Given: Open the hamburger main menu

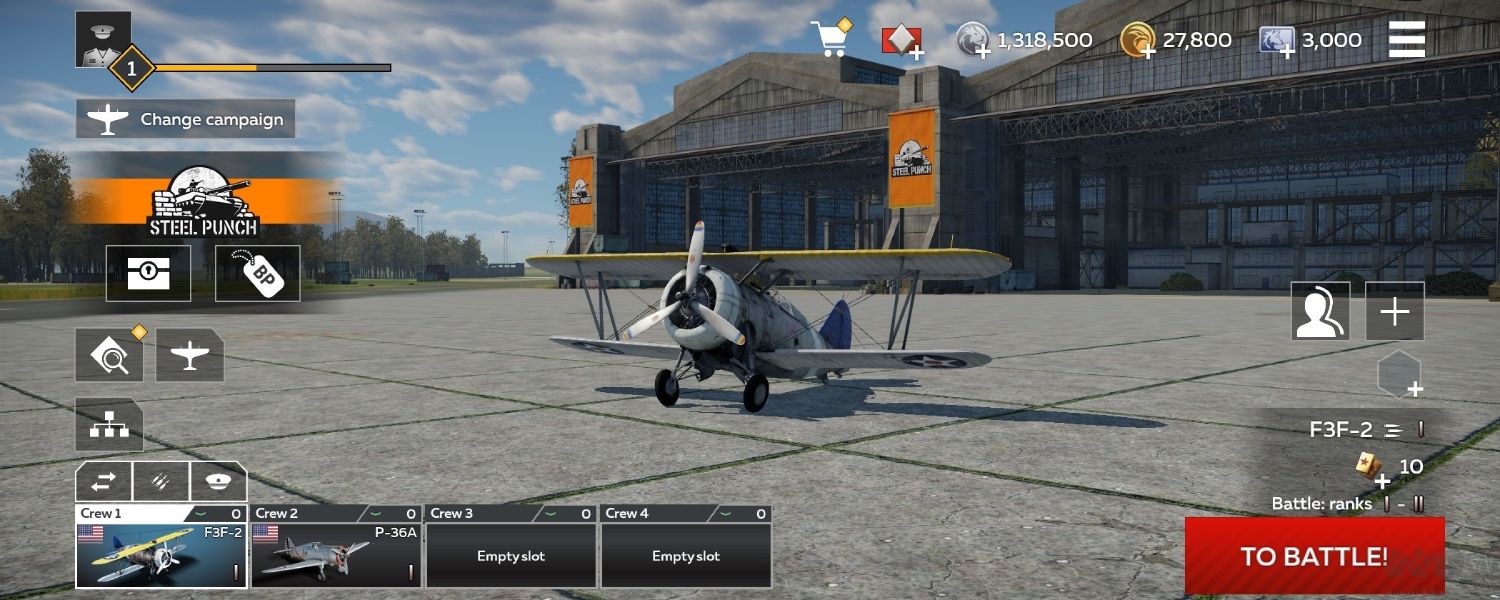Looking at the screenshot, I should 1406,40.
